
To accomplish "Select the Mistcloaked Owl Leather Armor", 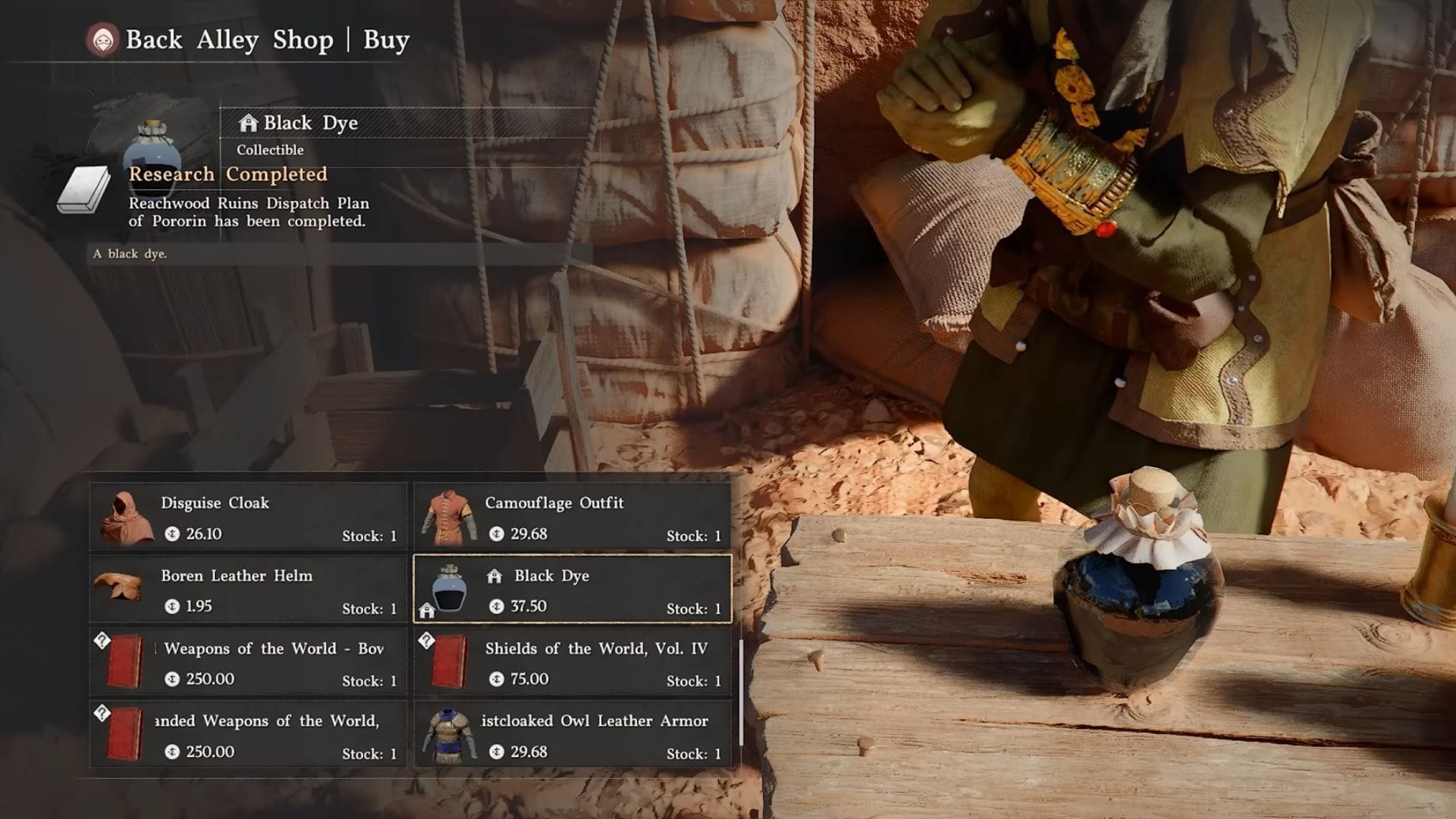I will (x=573, y=736).
